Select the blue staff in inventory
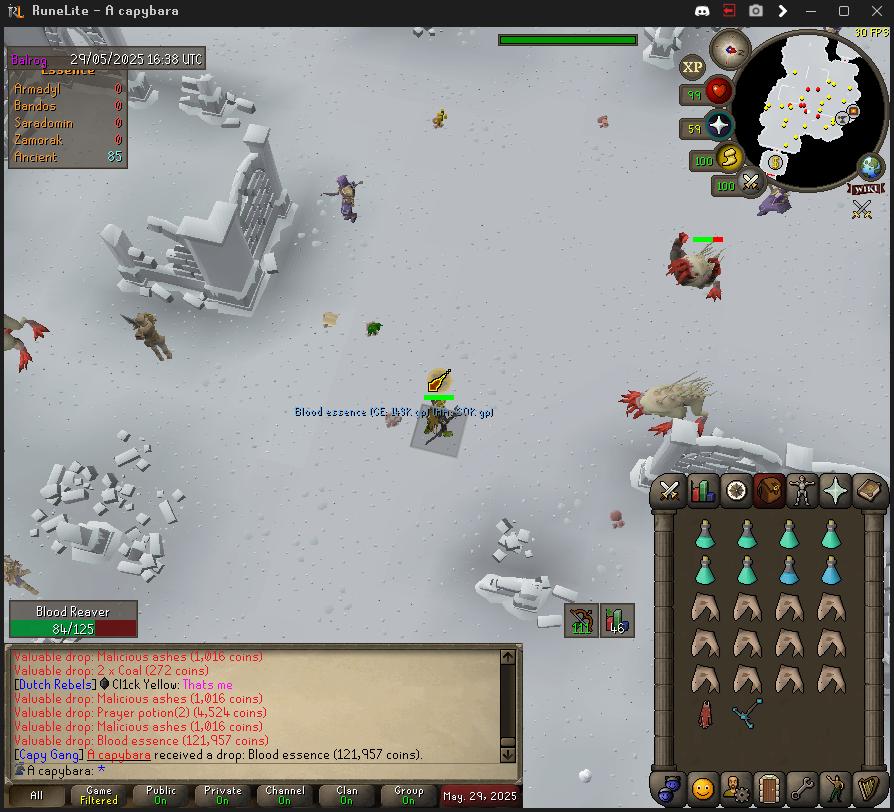This screenshot has height=812, width=894. click(746, 715)
